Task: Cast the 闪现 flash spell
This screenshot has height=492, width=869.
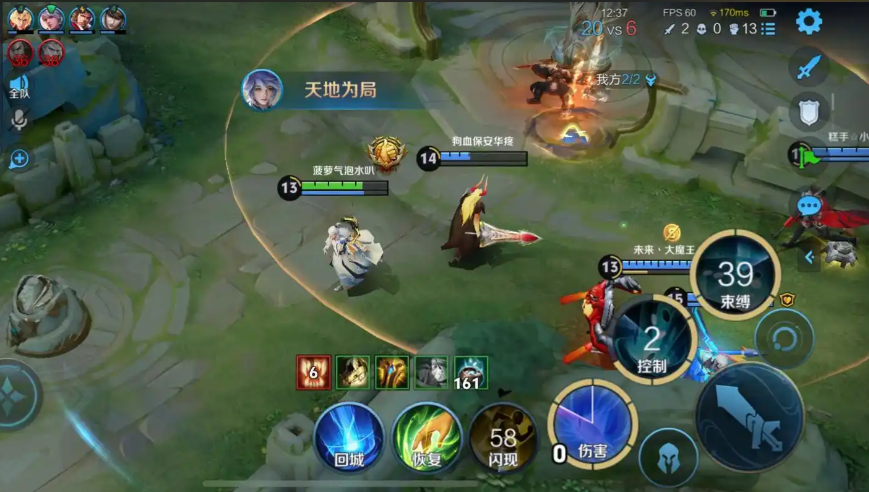Action: pyautogui.click(x=503, y=439)
